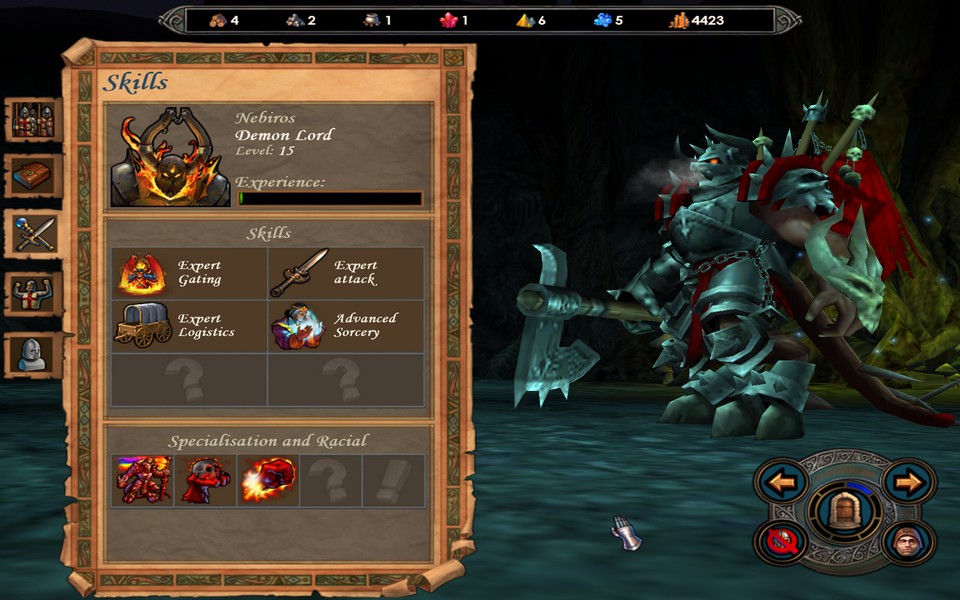Select the Expert Attack skill
The width and height of the screenshot is (960, 600).
click(299, 274)
